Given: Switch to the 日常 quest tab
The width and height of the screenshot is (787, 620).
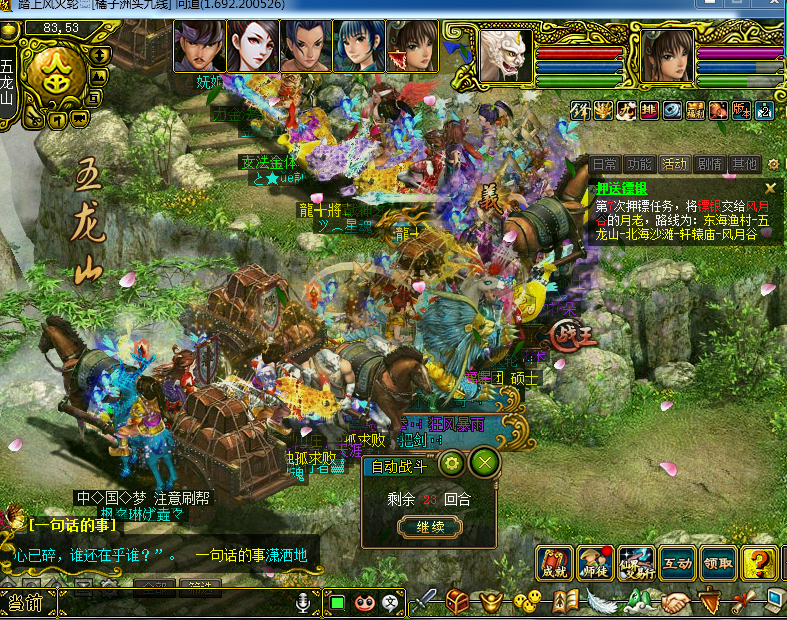Looking at the screenshot, I should click(x=605, y=164).
